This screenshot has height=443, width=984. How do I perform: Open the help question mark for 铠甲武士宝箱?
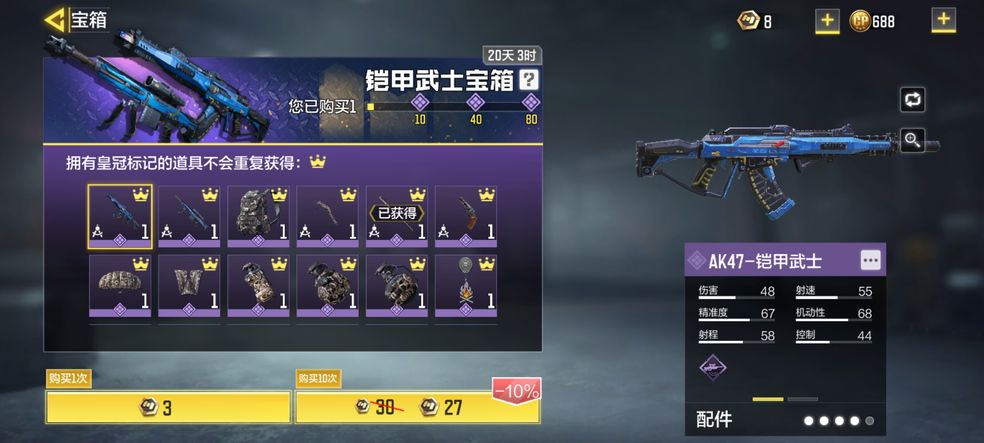530,81
